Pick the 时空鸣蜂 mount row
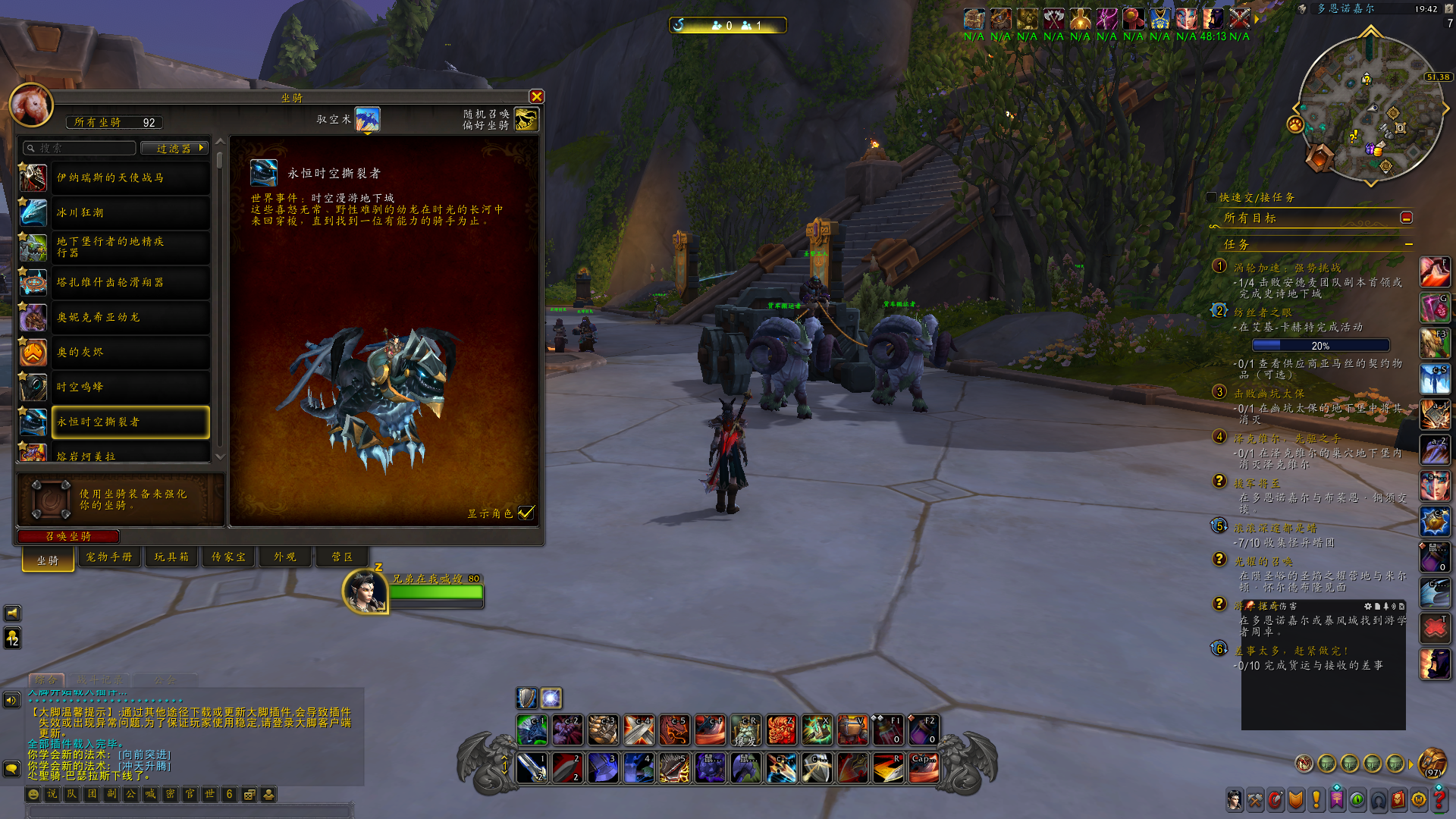1456x819 pixels. coord(130,387)
